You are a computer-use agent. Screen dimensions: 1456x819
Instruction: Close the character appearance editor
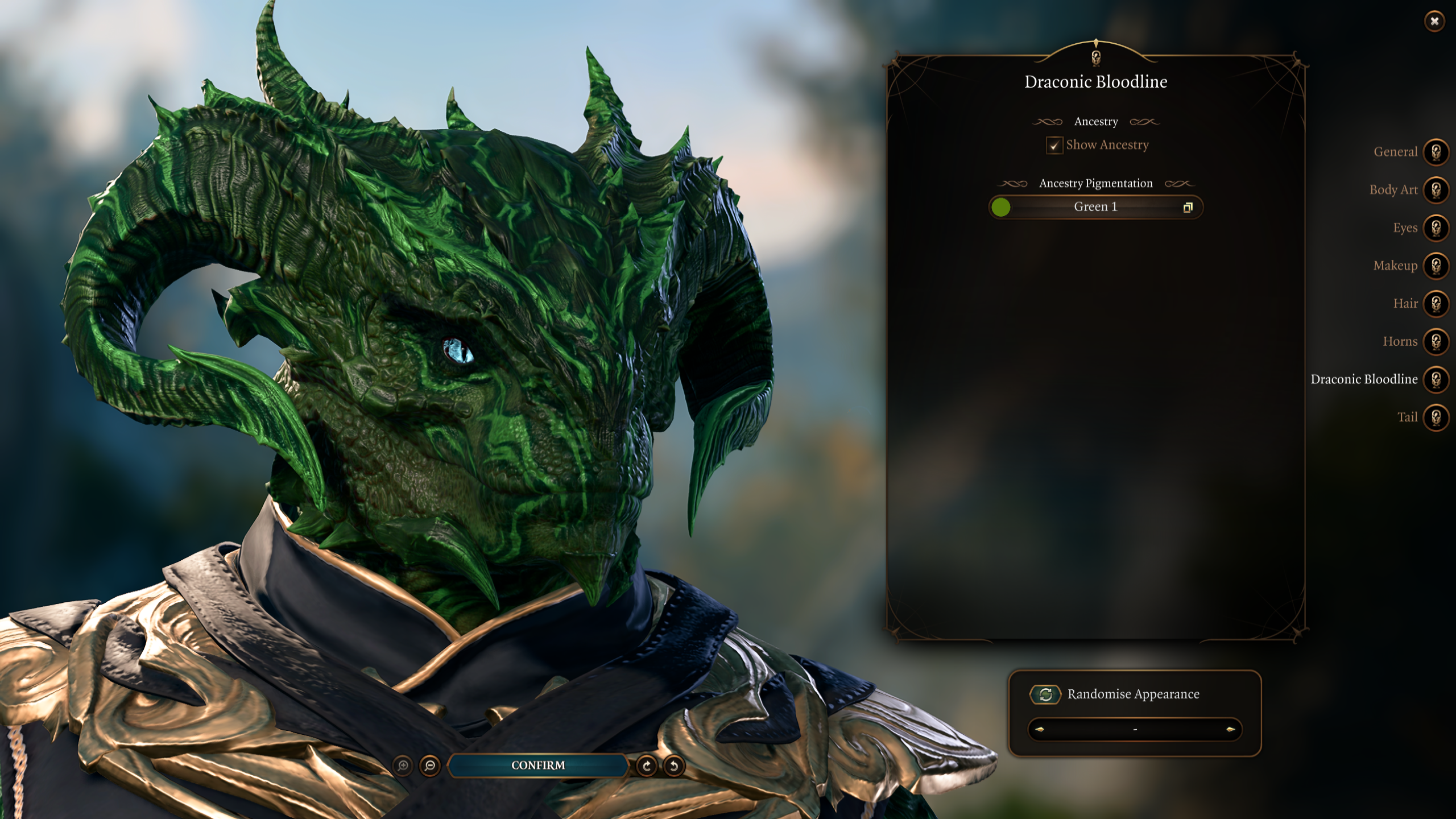[1434, 22]
